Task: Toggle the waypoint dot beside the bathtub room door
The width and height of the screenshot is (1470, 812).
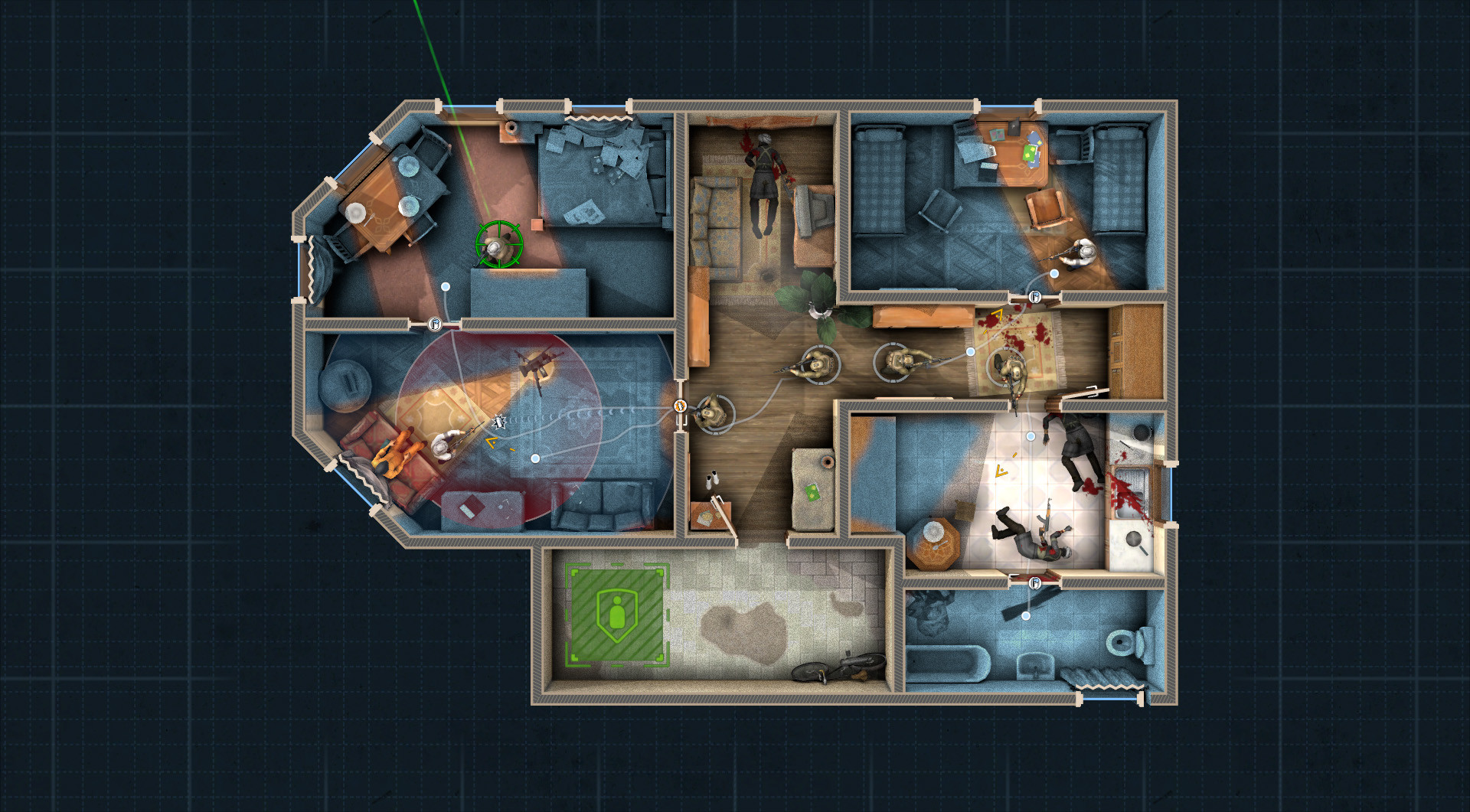Action: [1027, 615]
